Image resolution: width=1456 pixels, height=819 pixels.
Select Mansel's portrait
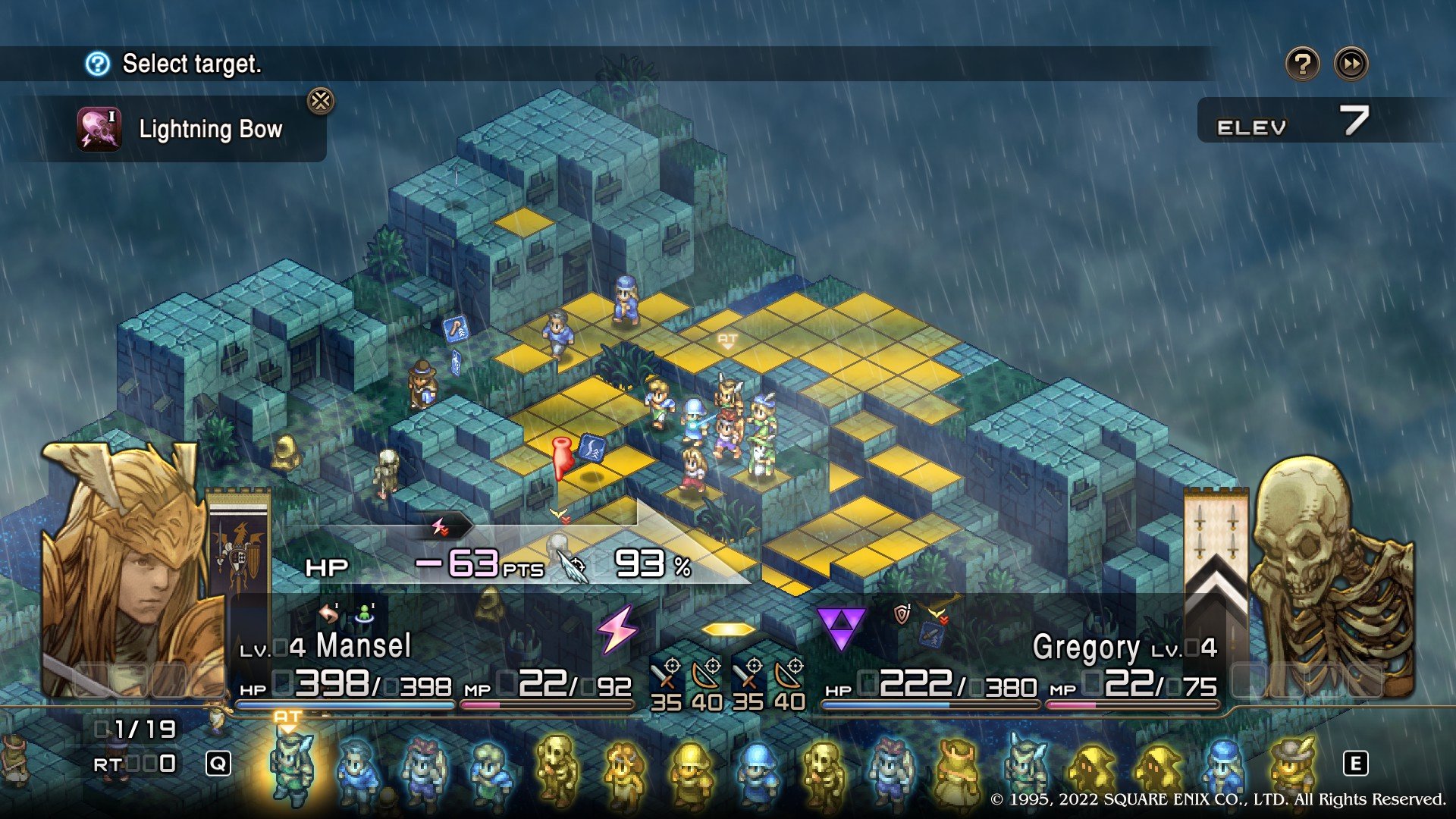pyautogui.click(x=129, y=569)
